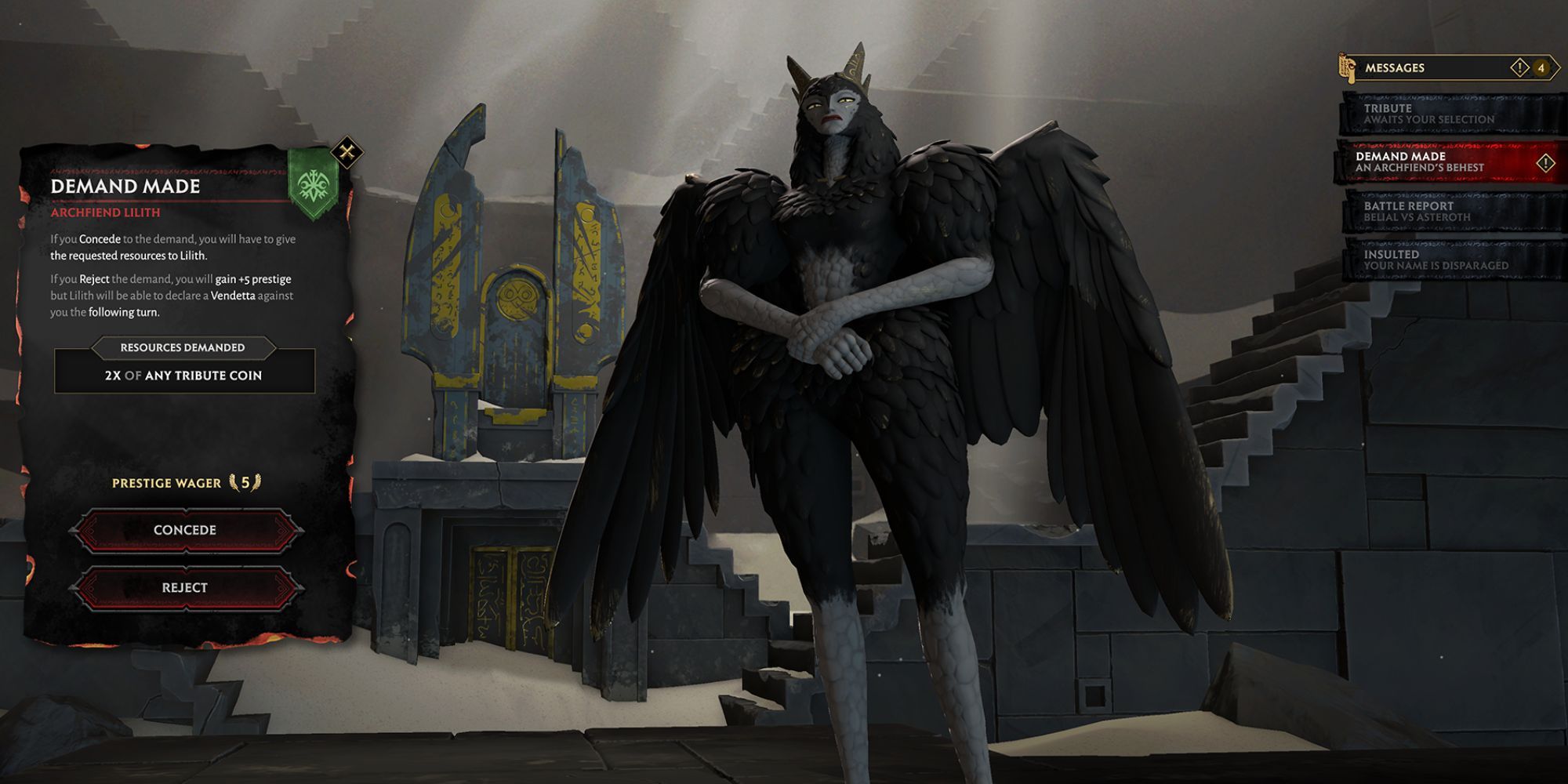Click the Resources Demanded banner emblem
The height and width of the screenshot is (784, 1568).
[183, 347]
